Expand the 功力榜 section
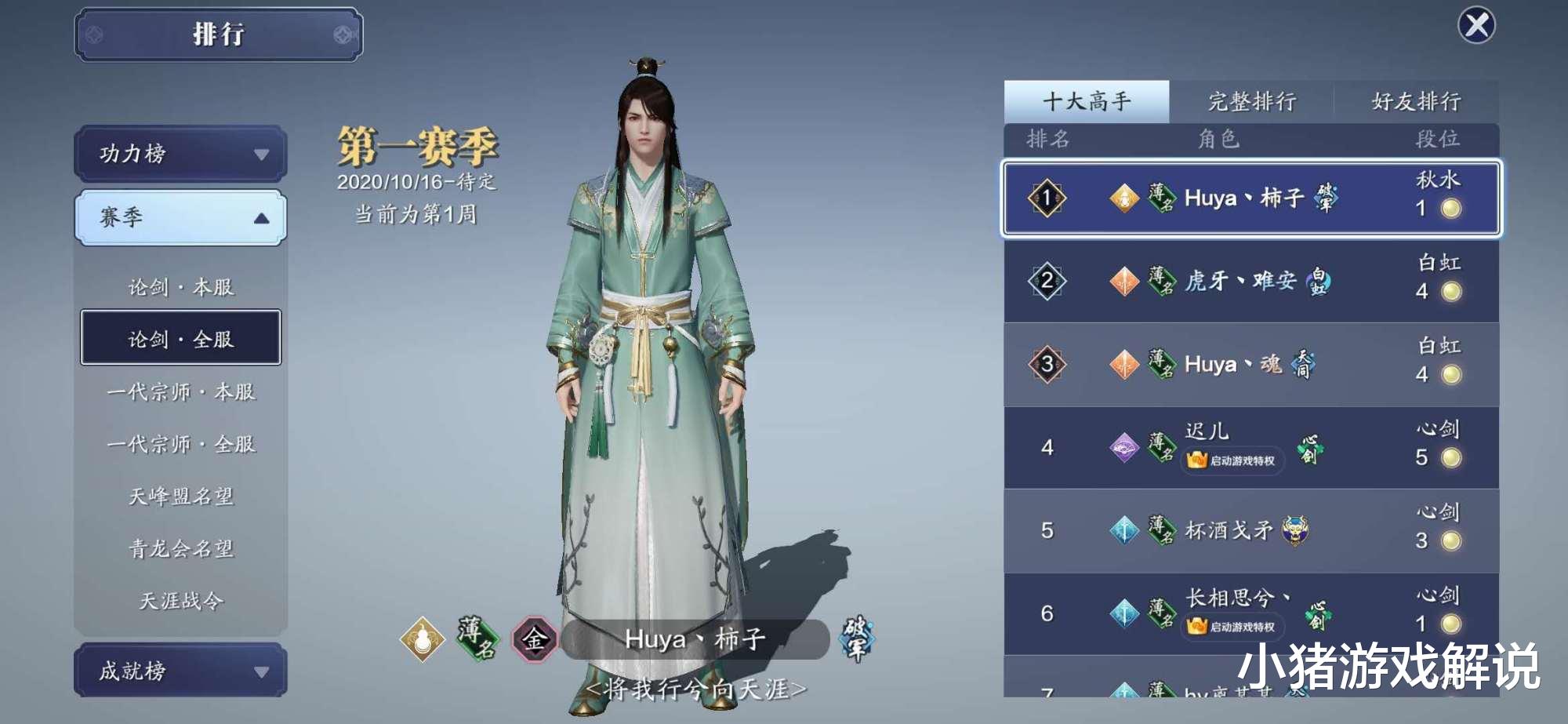Screen dimensions: 1568x724 click(180, 155)
